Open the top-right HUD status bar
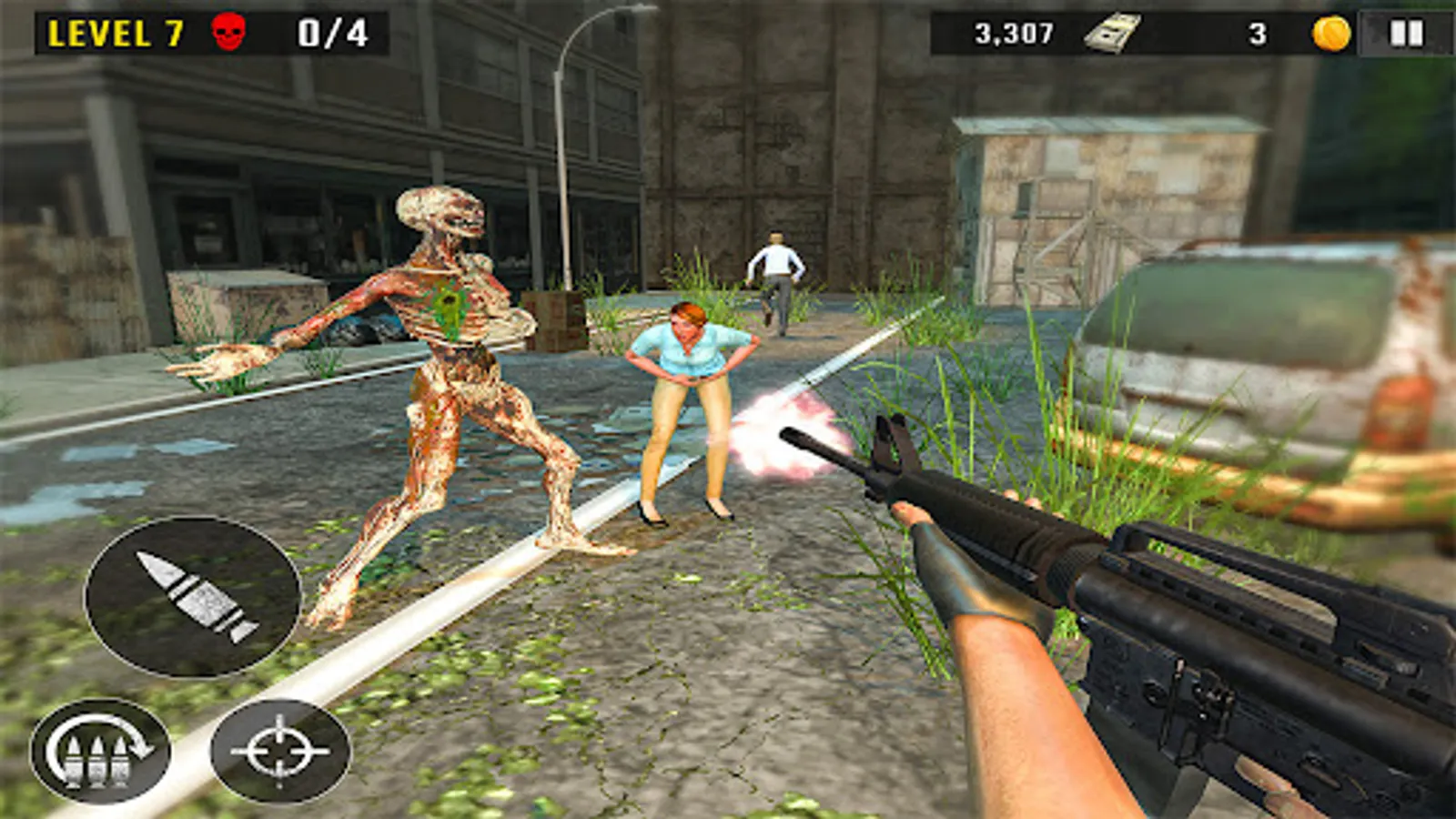The width and height of the screenshot is (1456, 819). 1183,32
